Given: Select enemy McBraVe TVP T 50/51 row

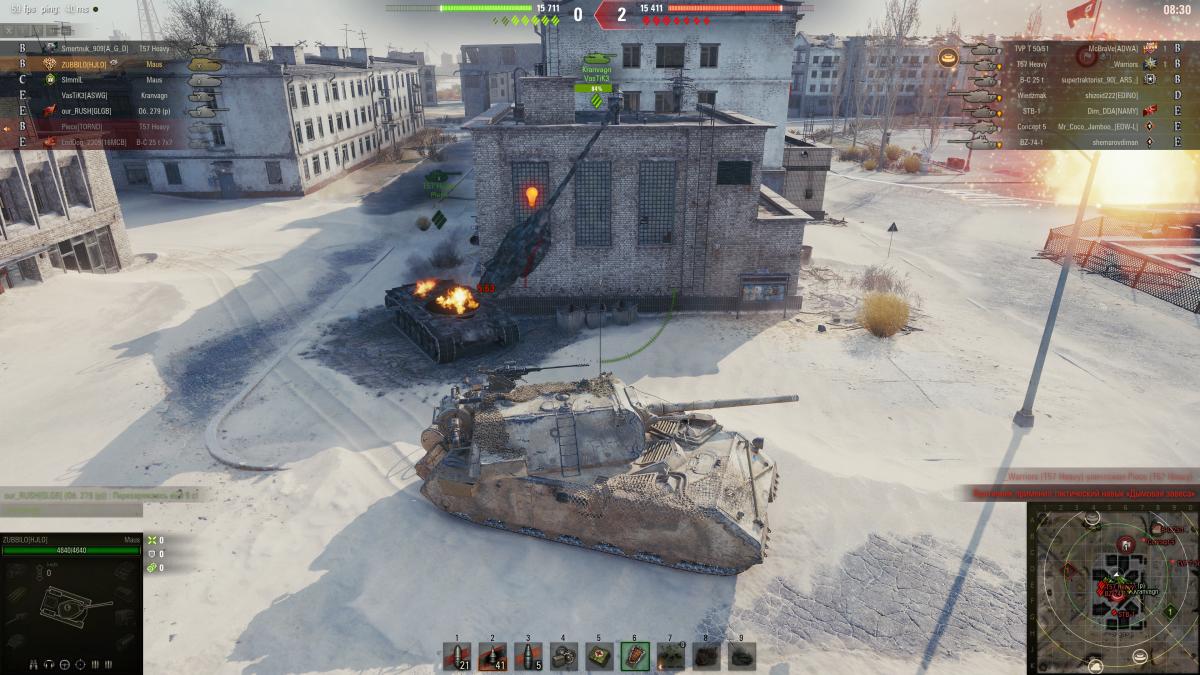Looking at the screenshot, I should 1060,48.
